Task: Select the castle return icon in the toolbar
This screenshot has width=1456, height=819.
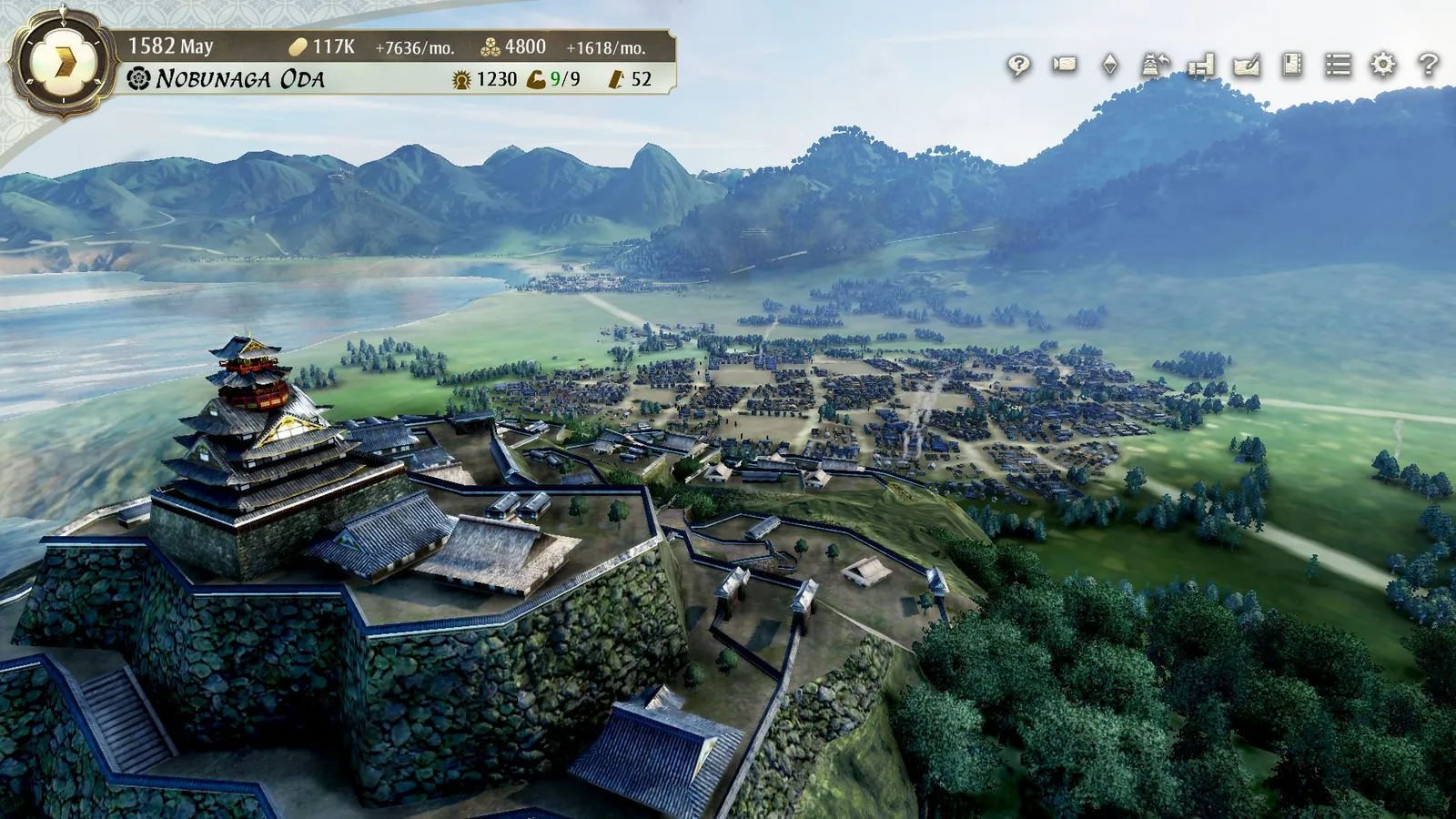Action: pos(1154,66)
